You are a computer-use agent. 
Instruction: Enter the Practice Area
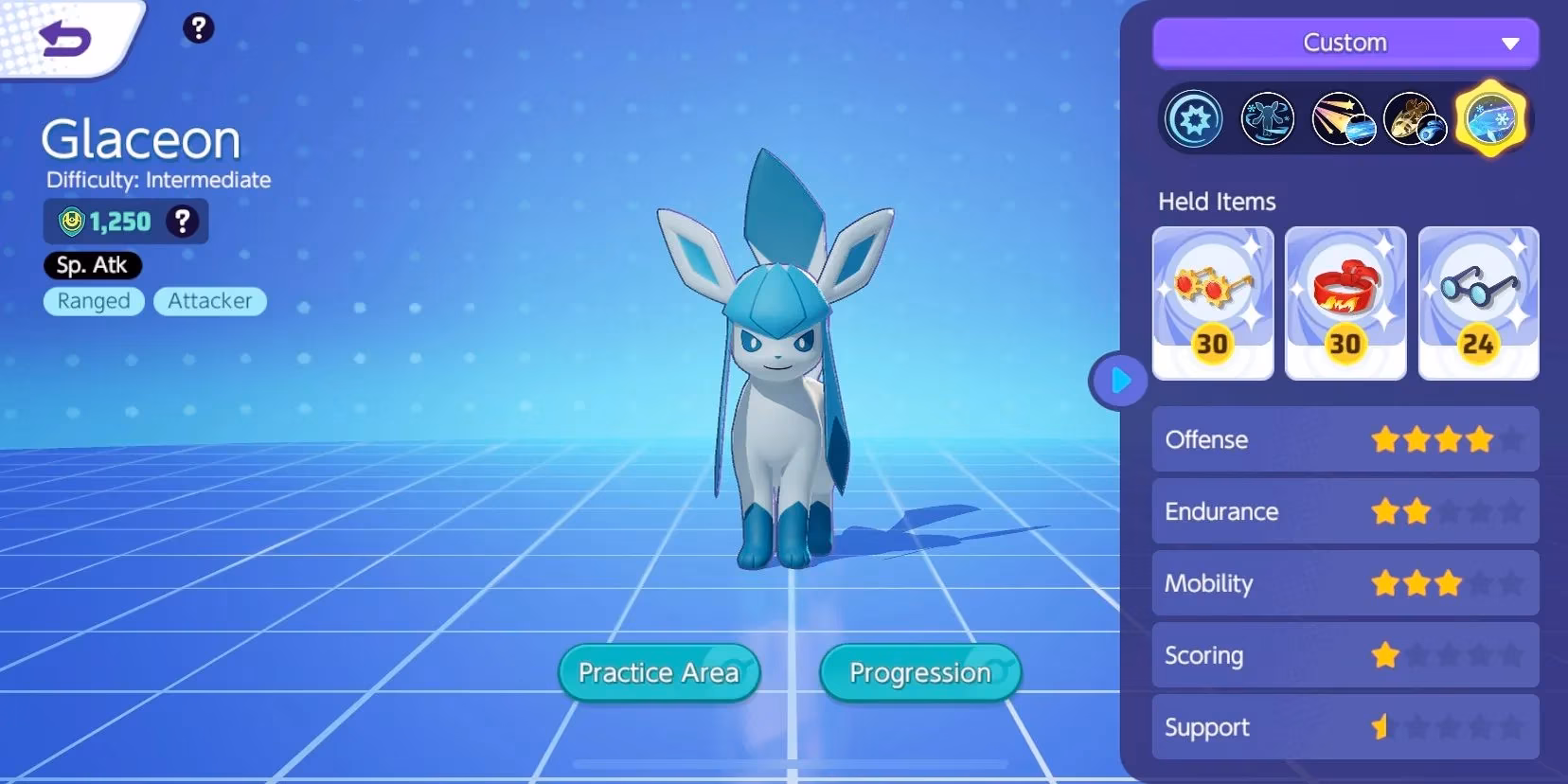tap(658, 672)
